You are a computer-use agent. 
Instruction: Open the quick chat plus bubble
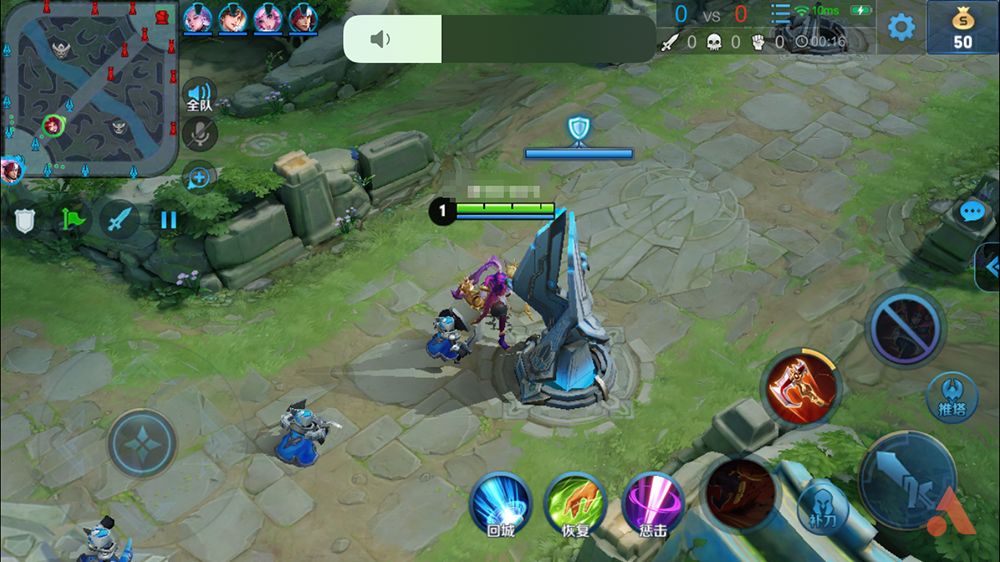click(x=199, y=178)
